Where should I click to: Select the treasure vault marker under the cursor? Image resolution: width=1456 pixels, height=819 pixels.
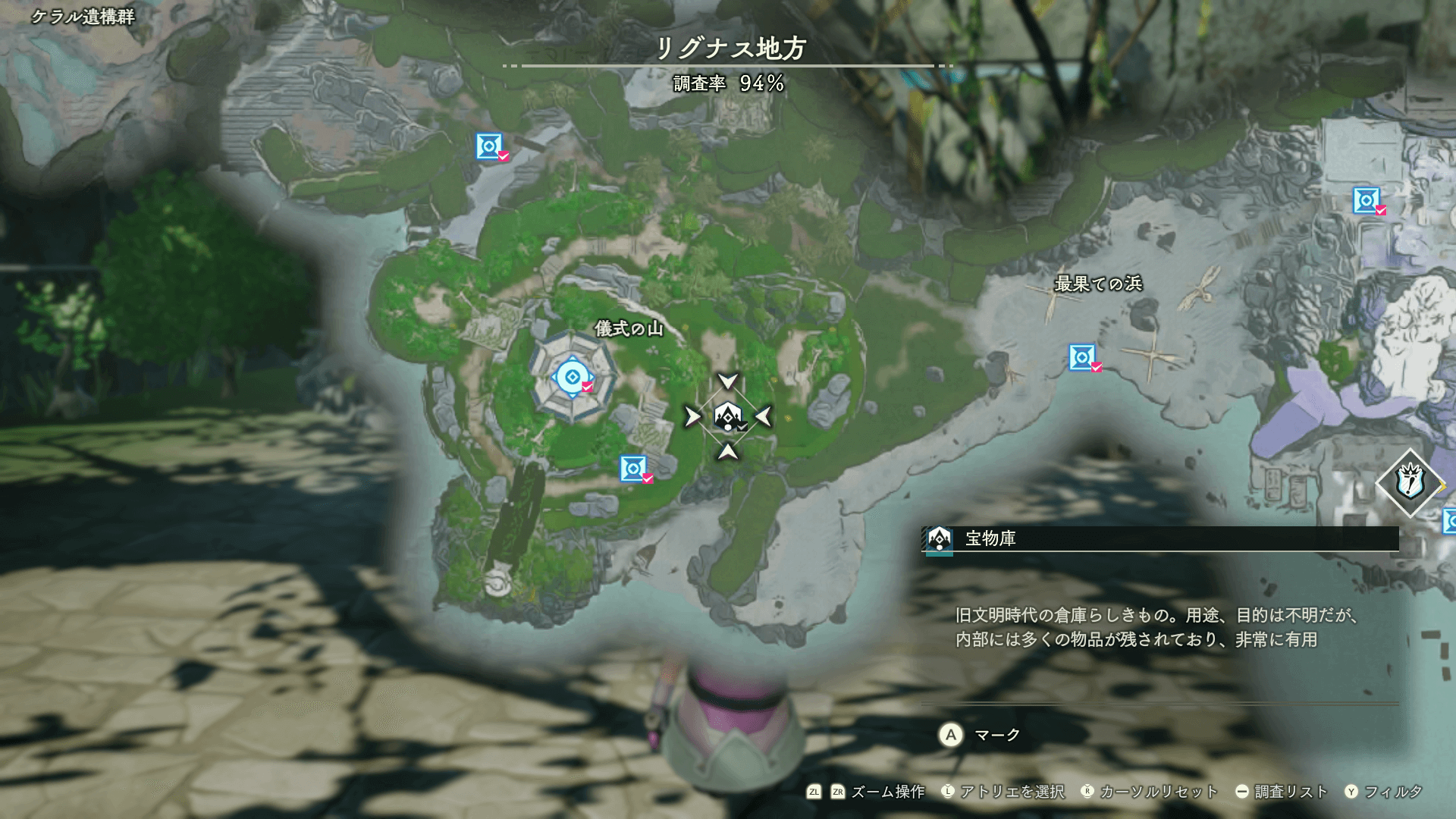[x=728, y=416]
